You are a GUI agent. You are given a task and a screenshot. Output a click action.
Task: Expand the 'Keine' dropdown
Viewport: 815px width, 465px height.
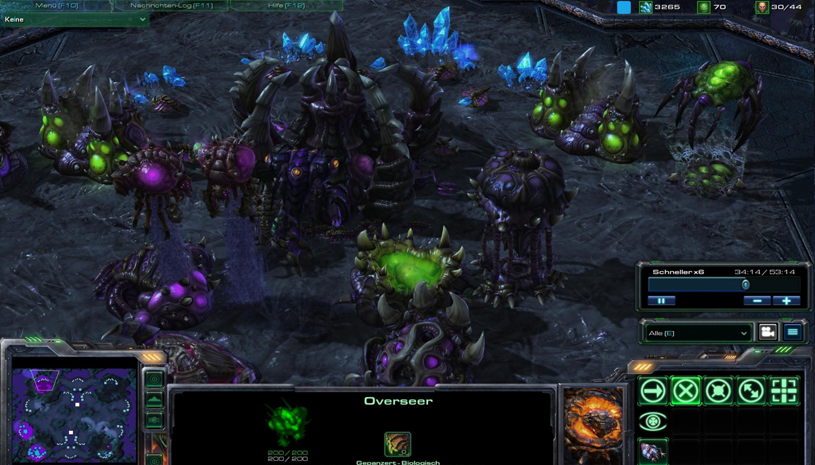coord(75,19)
